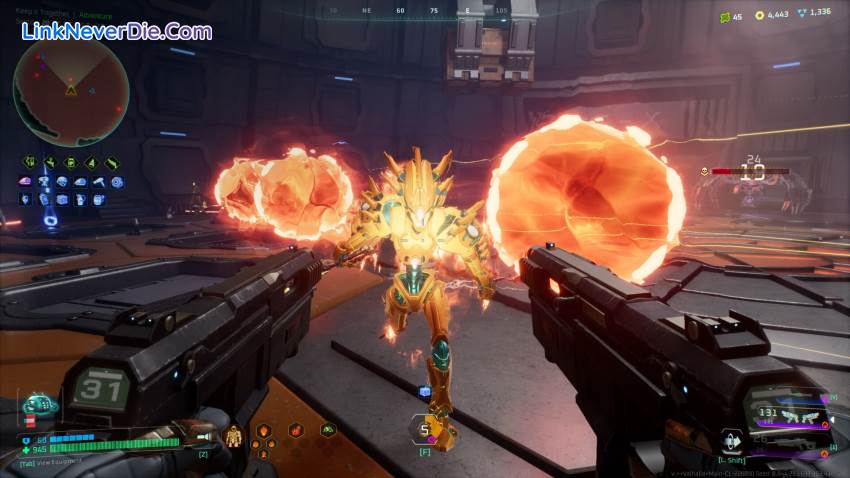The width and height of the screenshot is (850, 478).
Task: Activate the dash ability icon
Action: (732, 439)
